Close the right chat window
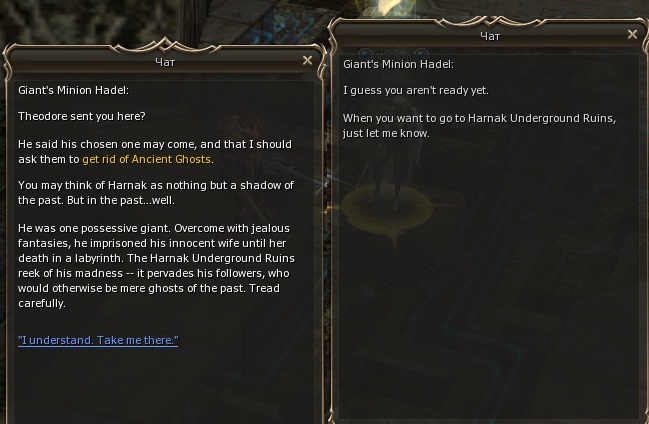The height and width of the screenshot is (424, 649). tap(632, 34)
